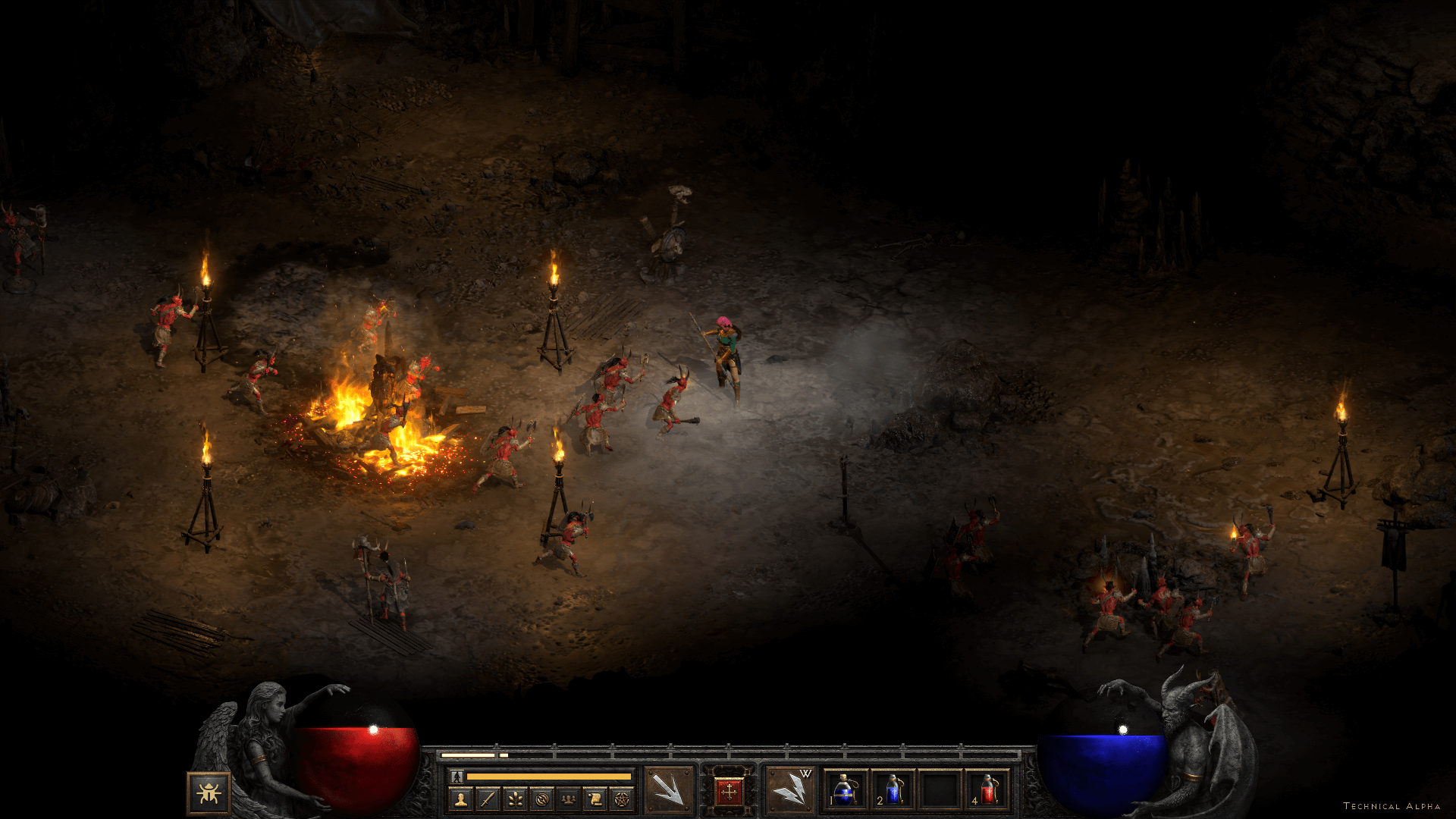1456x819 pixels.
Task: Click the round swirl emblem menu icon
Action: point(541,799)
